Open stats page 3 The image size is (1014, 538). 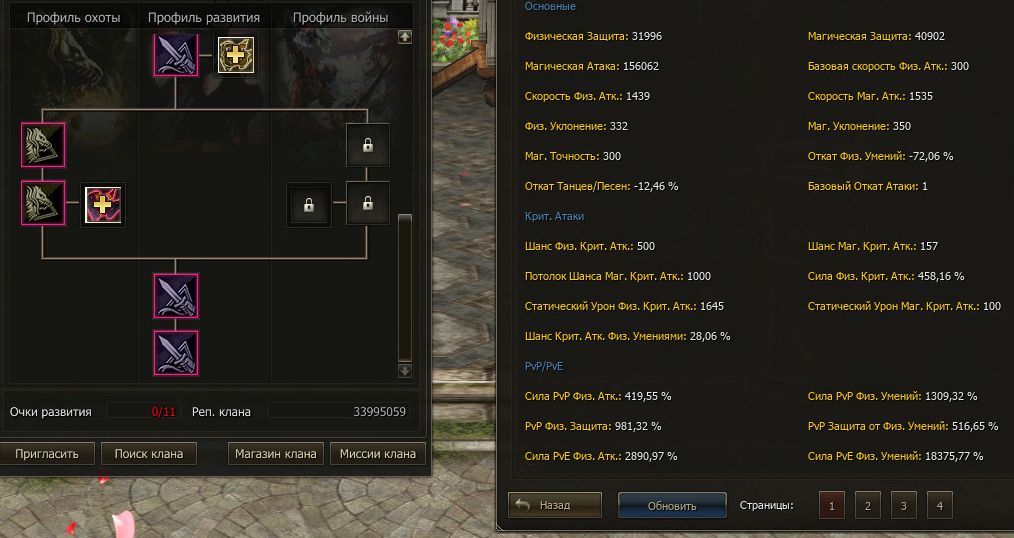[x=903, y=506]
